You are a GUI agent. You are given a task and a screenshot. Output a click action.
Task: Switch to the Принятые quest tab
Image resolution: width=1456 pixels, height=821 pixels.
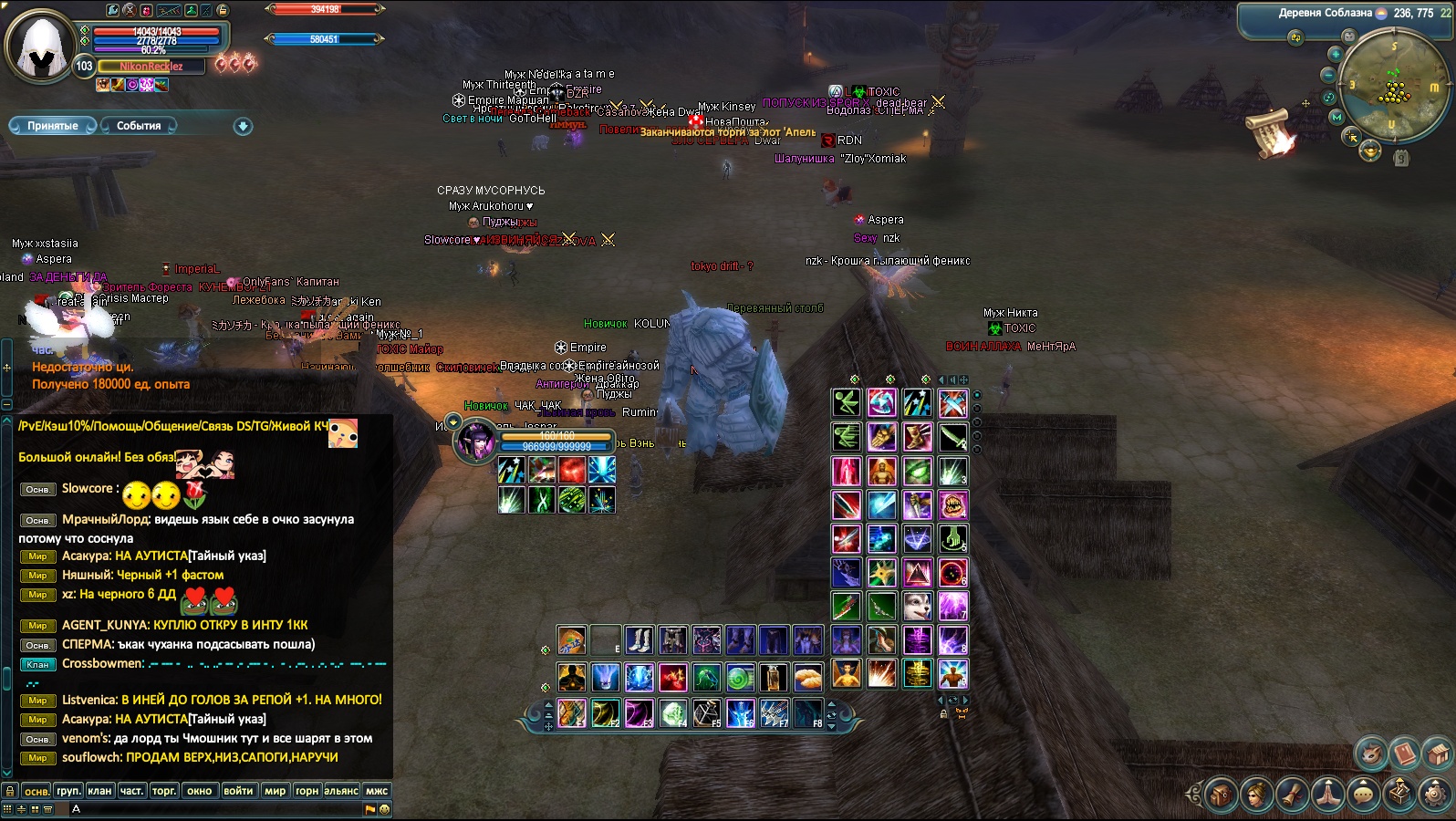(52, 126)
